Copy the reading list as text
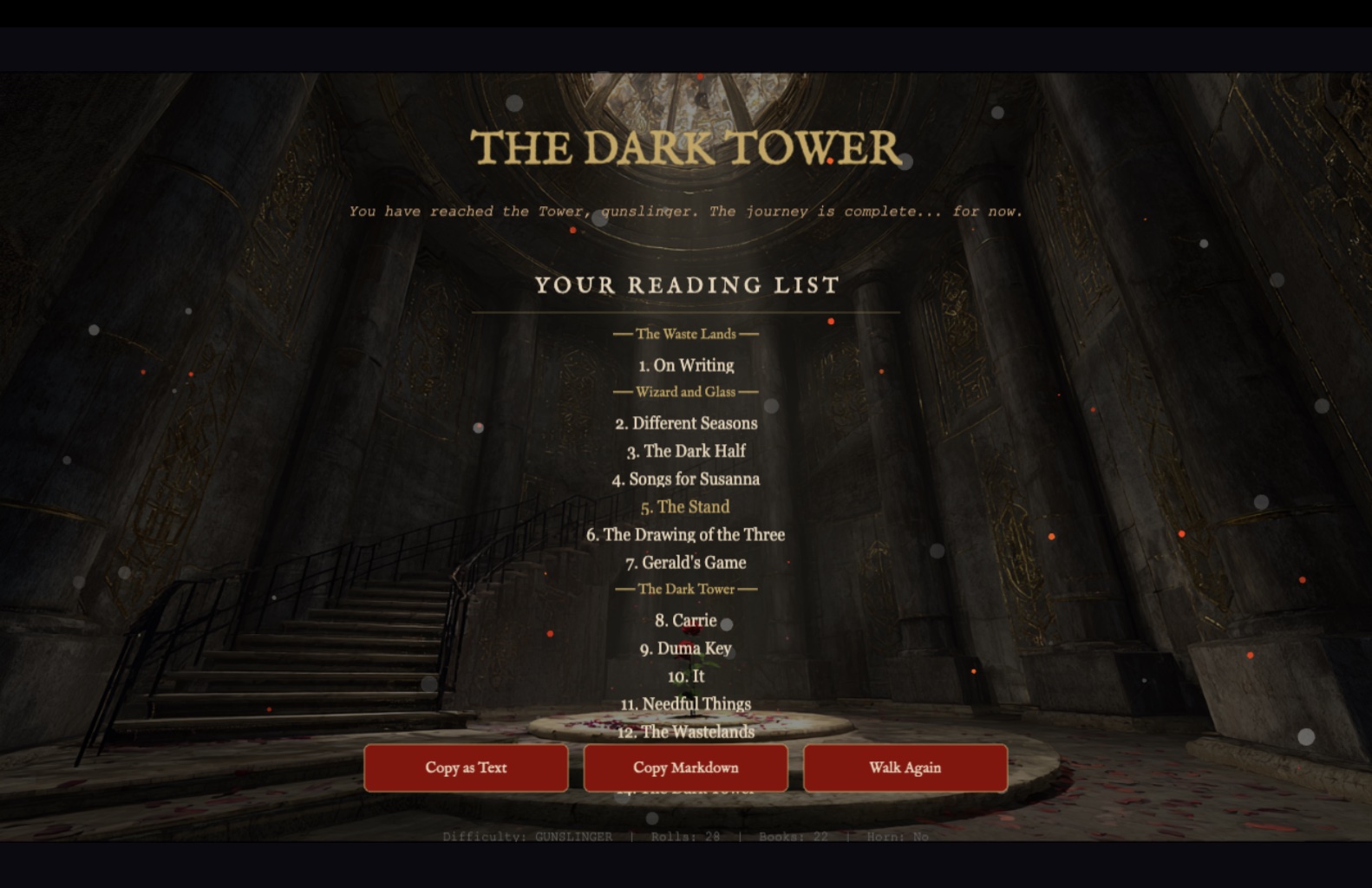 pos(466,767)
